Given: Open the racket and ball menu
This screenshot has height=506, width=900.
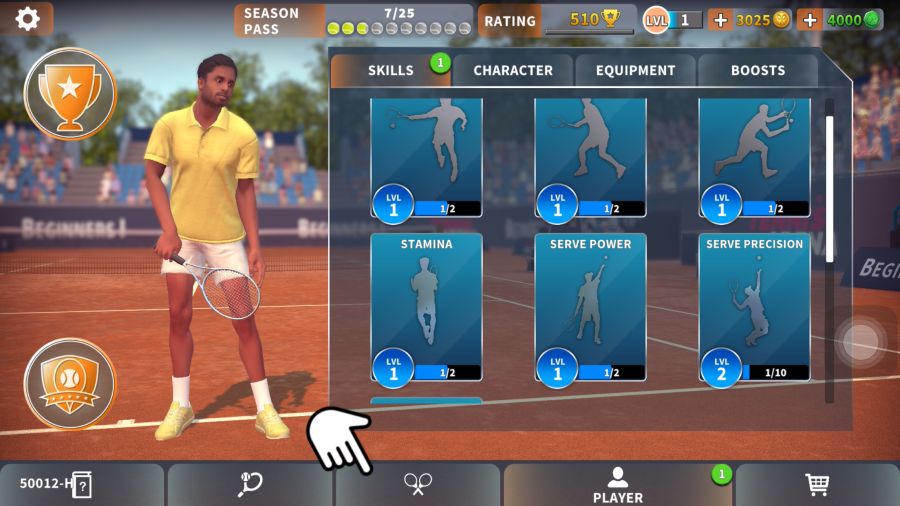Looking at the screenshot, I should pos(250,485).
